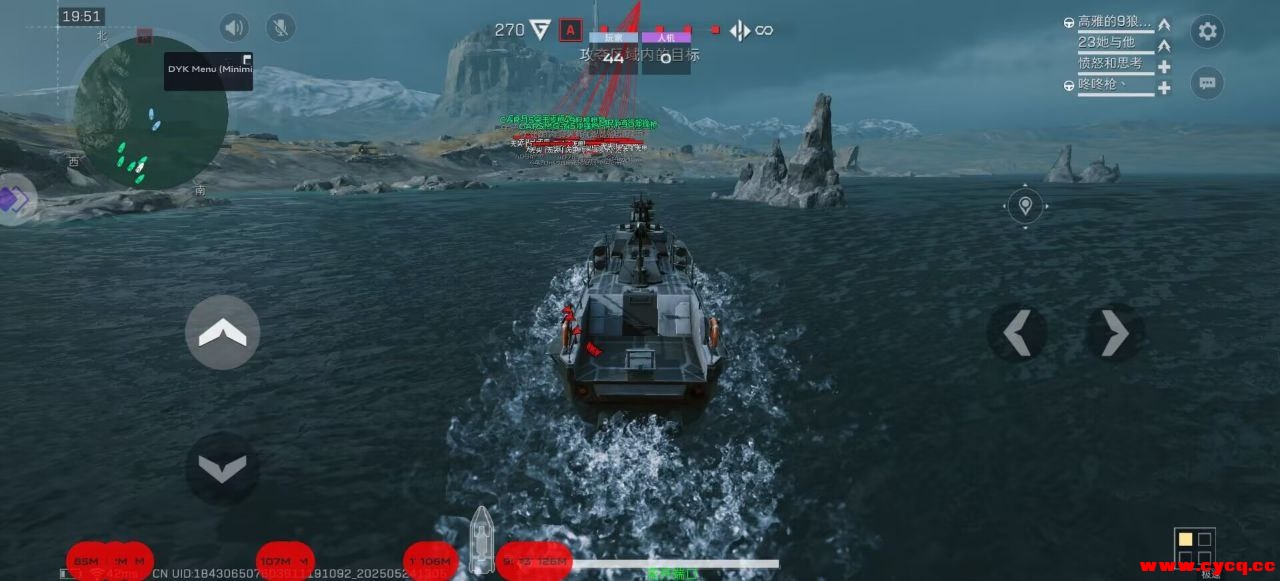This screenshot has height=581, width=1280.
Task: Select teammate 愤怒和思考 in squad list
Action: click(x=1108, y=64)
